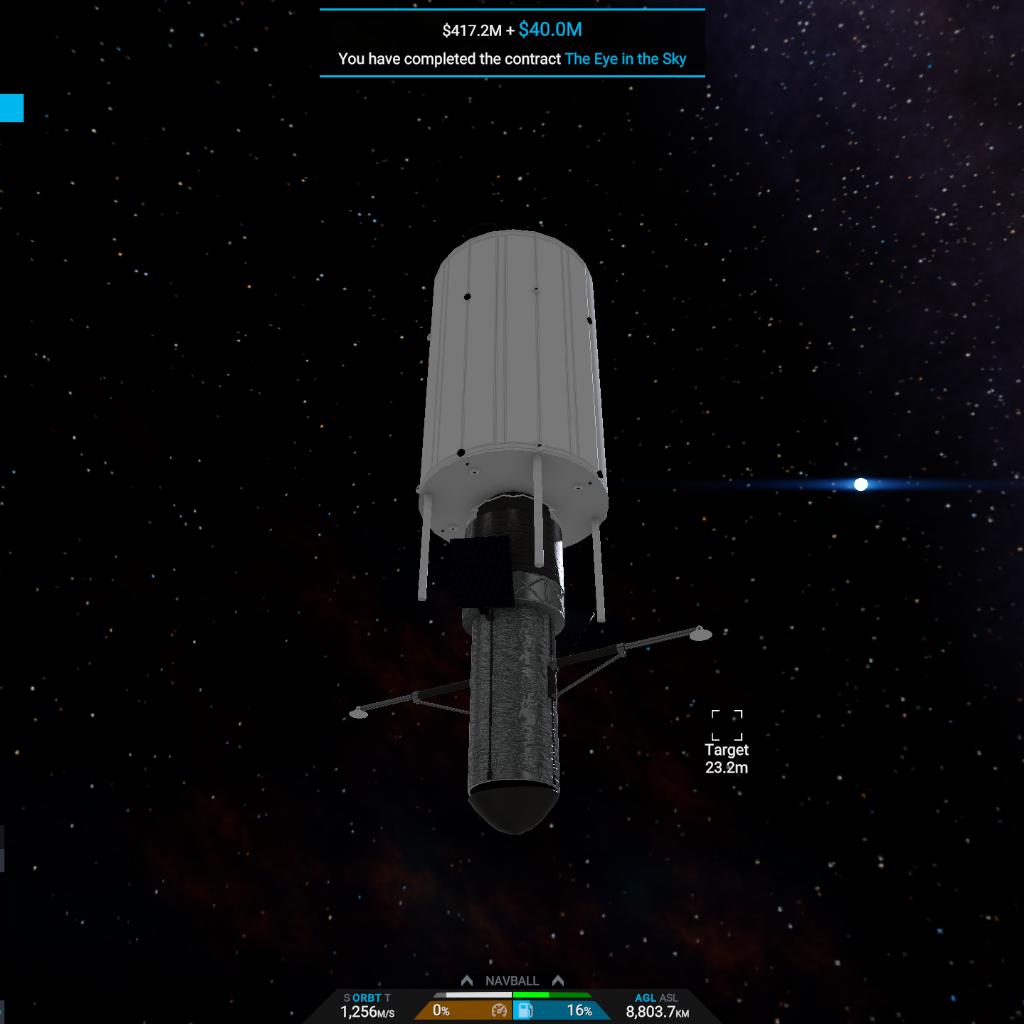
Task: Open The Eye in the Sky contract link
Action: (625, 59)
